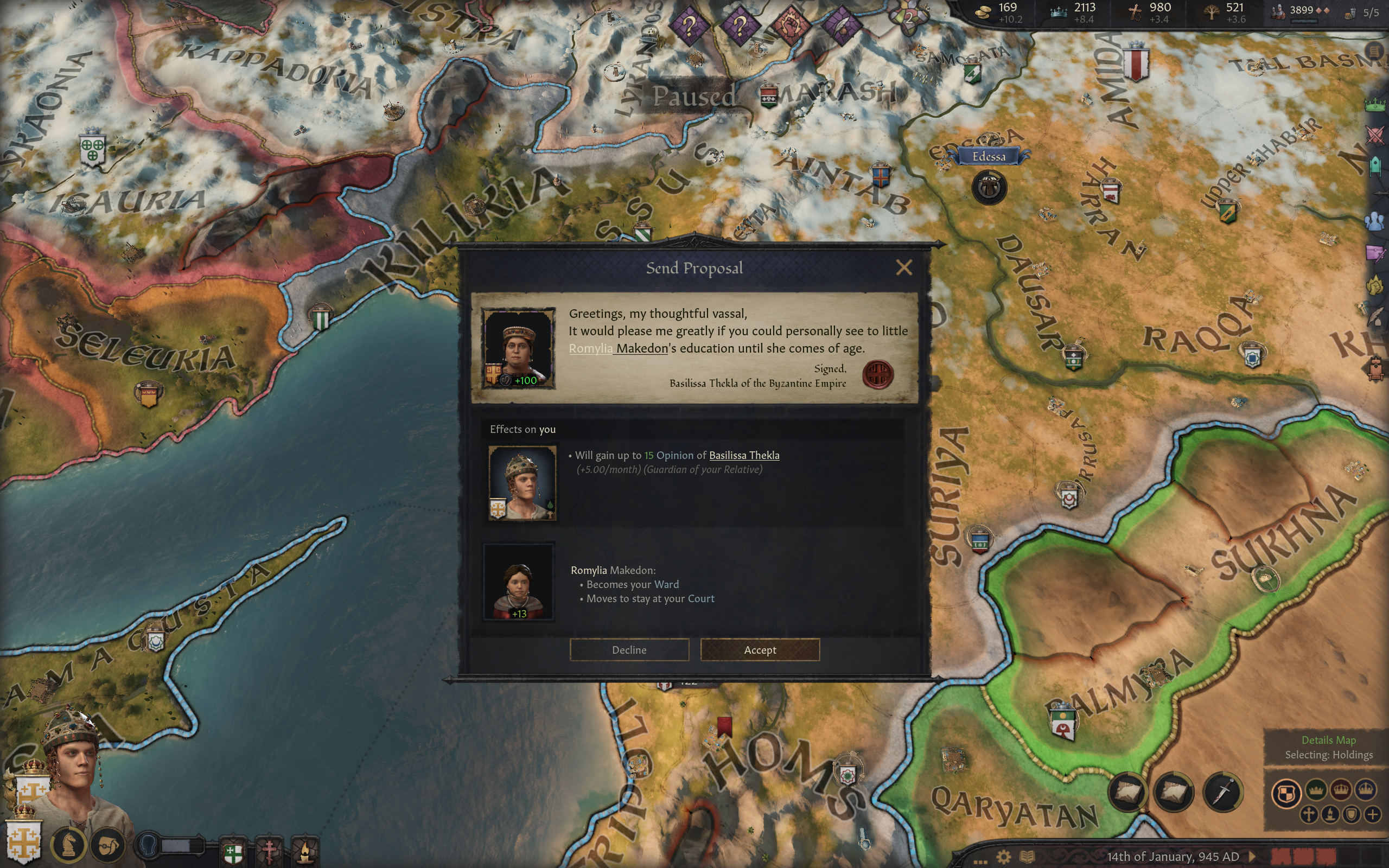Accept the guardianship proposal
This screenshot has width=1389, height=868.
pos(760,650)
